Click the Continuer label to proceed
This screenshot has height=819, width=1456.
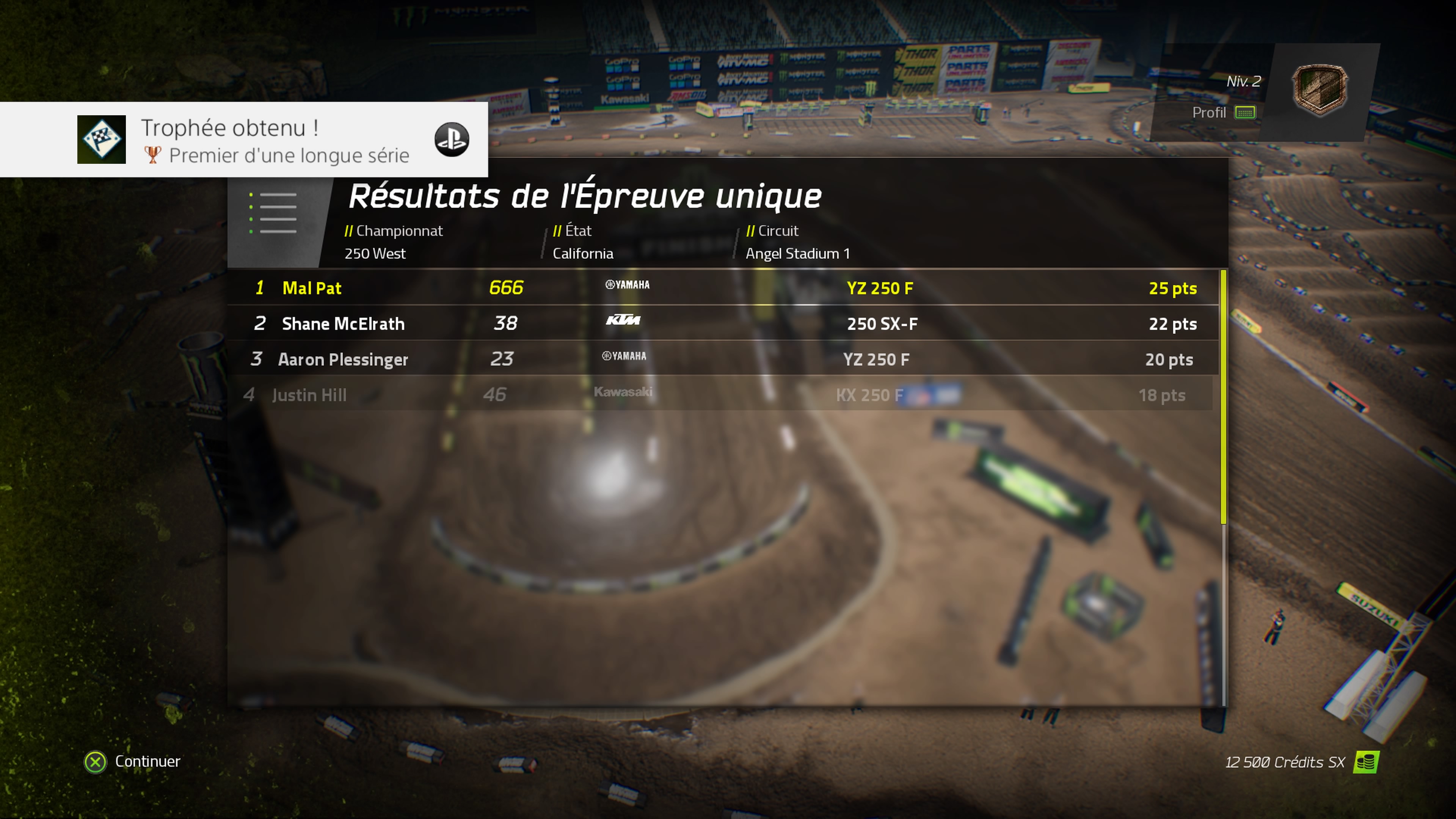[x=147, y=761]
